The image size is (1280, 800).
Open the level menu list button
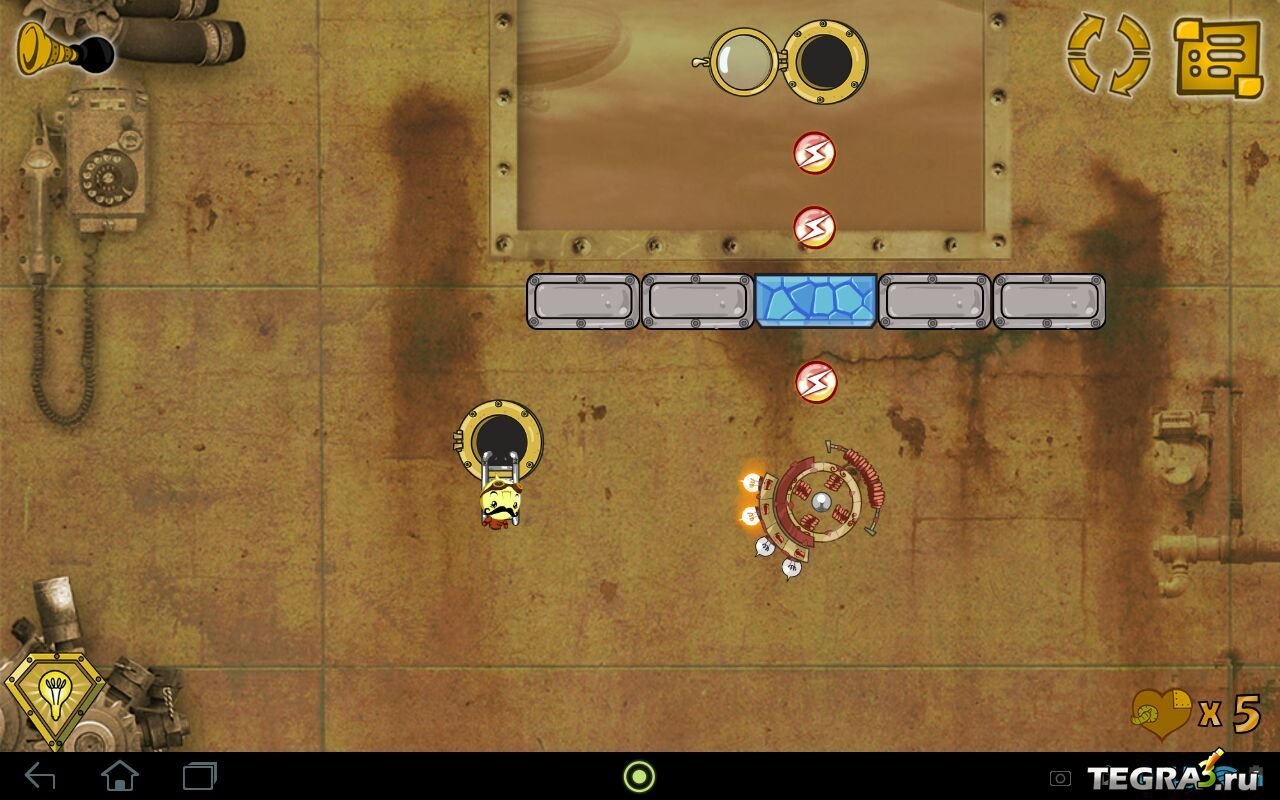coord(1218,57)
